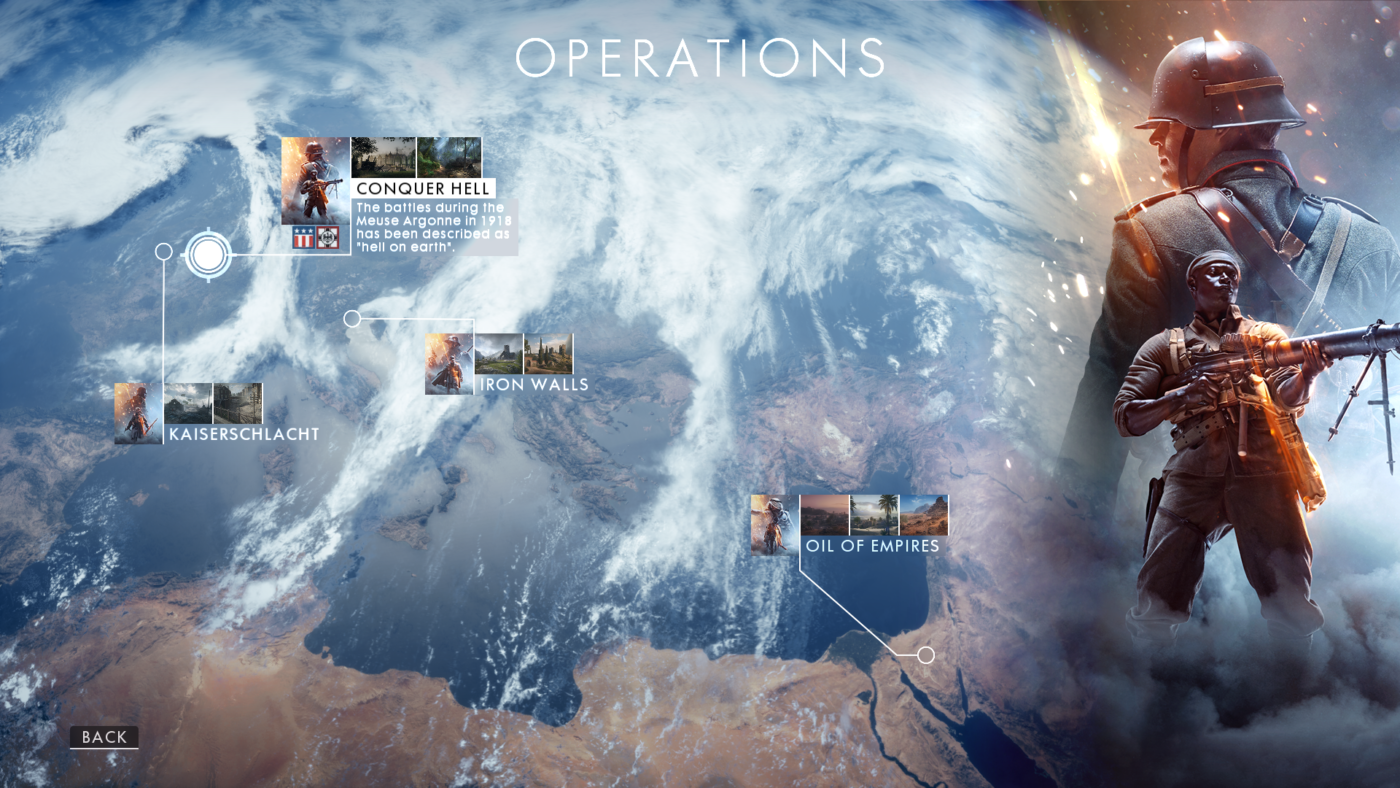1400x788 pixels.
Task: Click the chateau map preview in Conquer Hell
Action: click(x=384, y=158)
